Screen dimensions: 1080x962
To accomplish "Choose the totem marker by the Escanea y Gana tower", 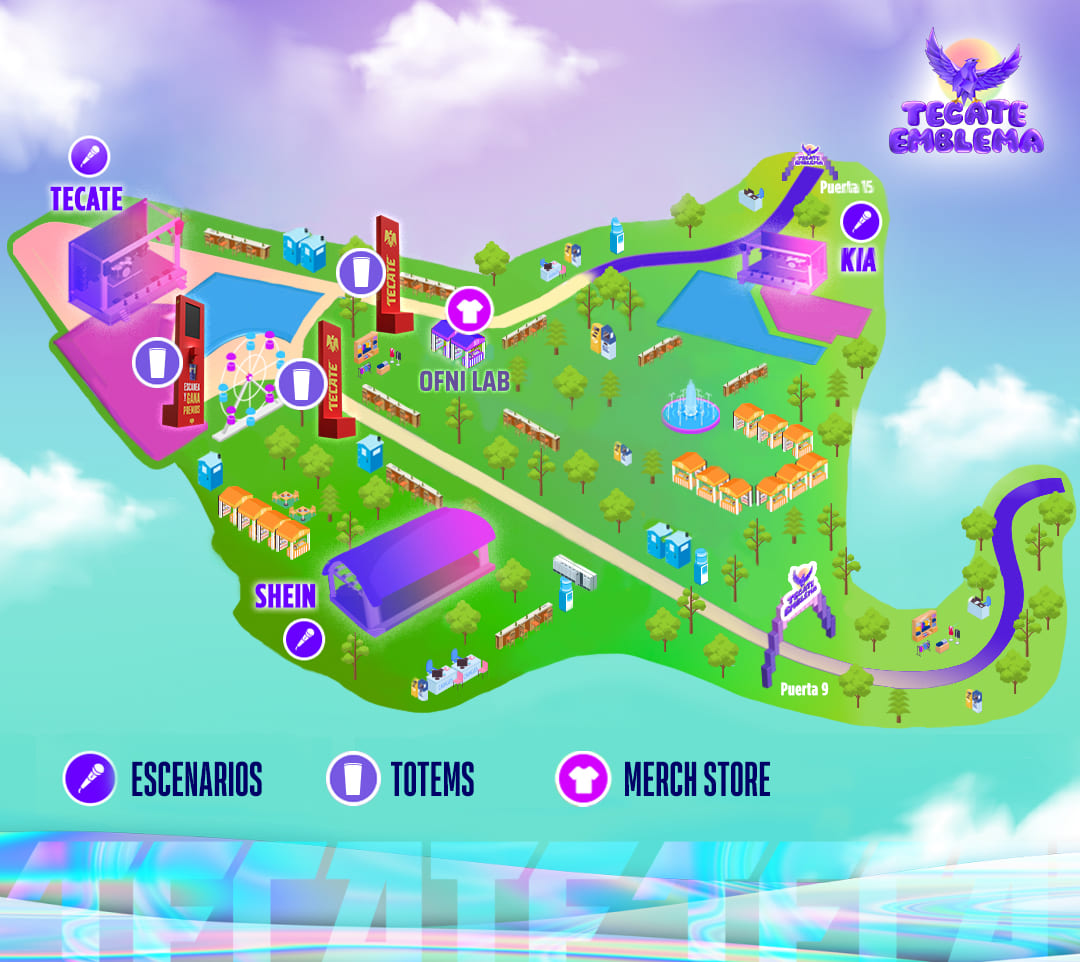I will pos(155,362).
